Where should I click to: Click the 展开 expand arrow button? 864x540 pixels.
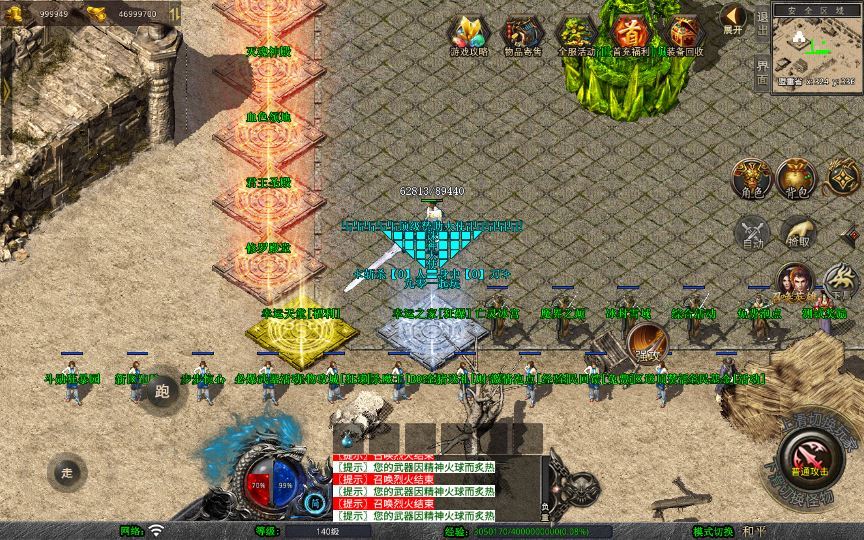(734, 19)
